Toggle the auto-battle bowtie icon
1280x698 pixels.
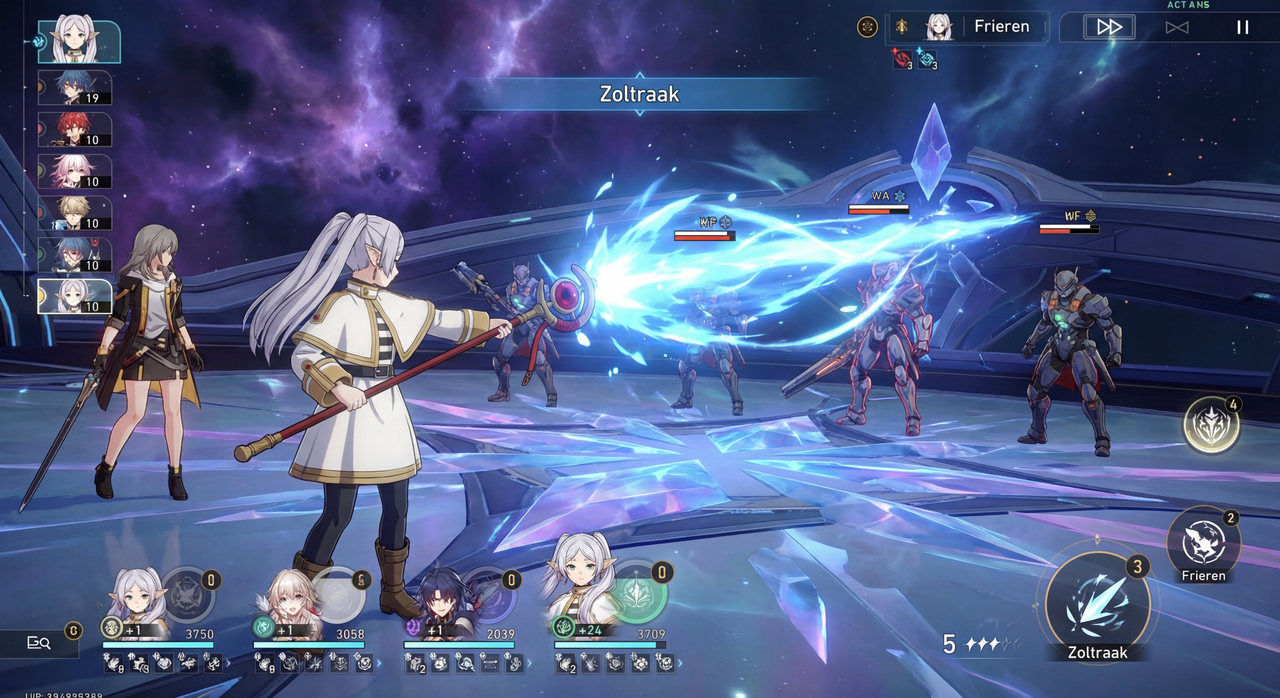1176,27
